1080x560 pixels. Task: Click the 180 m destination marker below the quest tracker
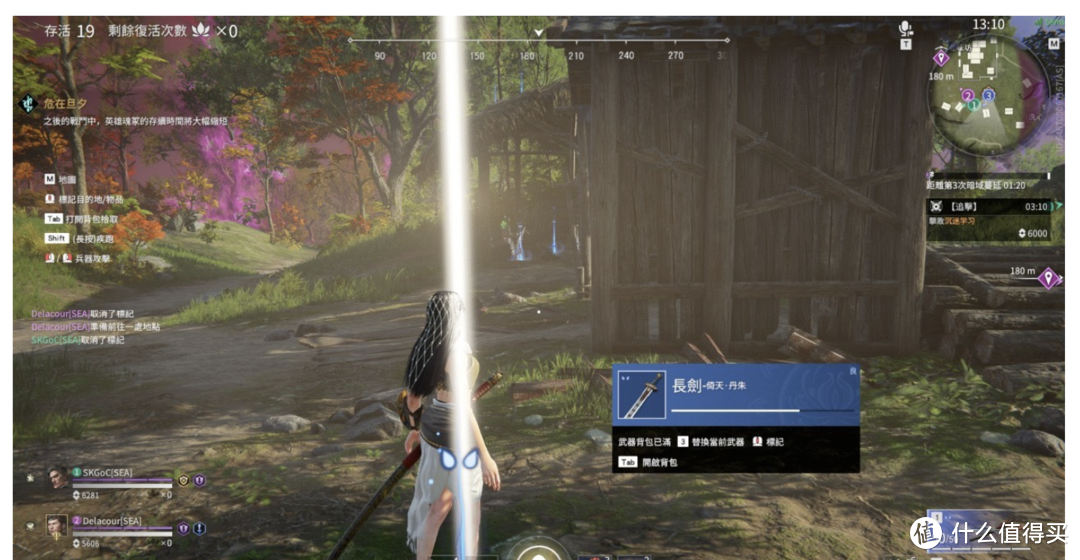(x=1048, y=278)
